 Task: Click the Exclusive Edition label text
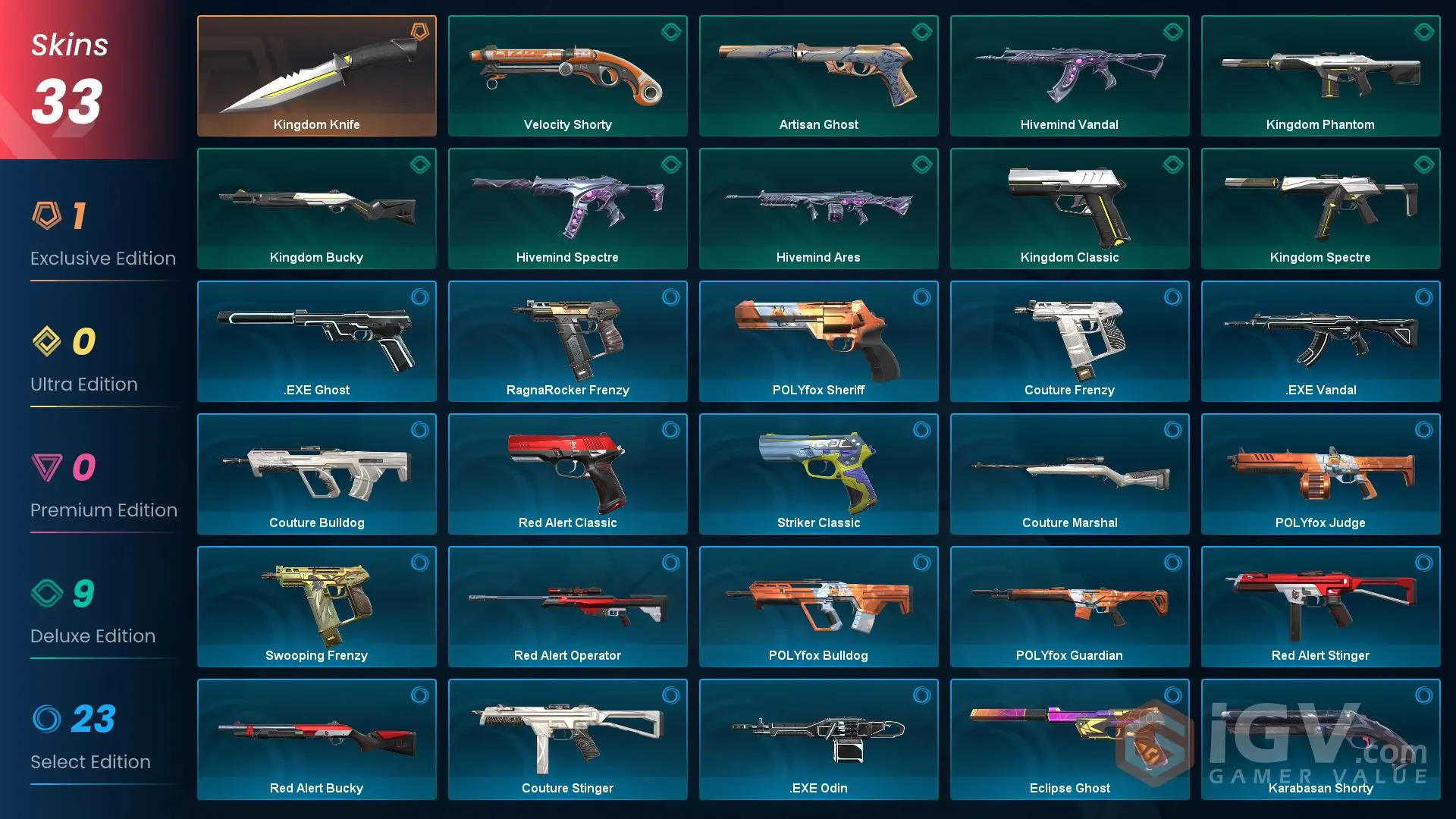click(102, 258)
